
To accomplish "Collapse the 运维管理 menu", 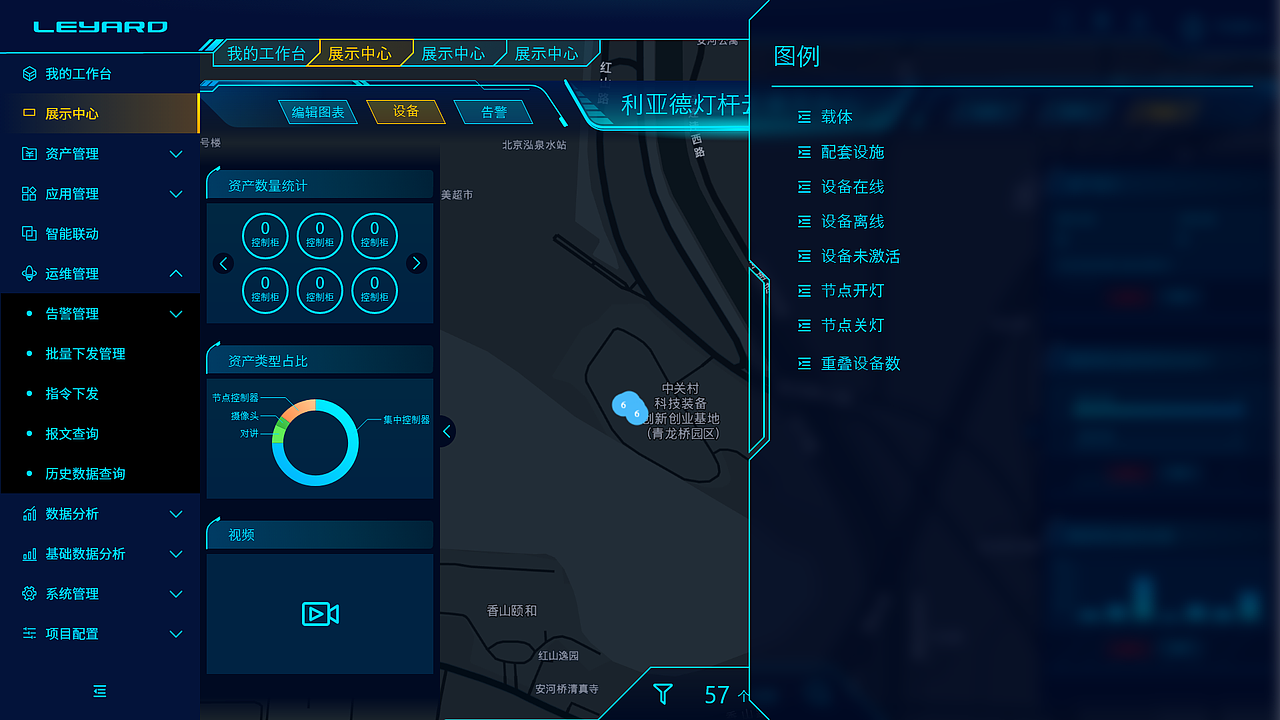I will point(75,273).
